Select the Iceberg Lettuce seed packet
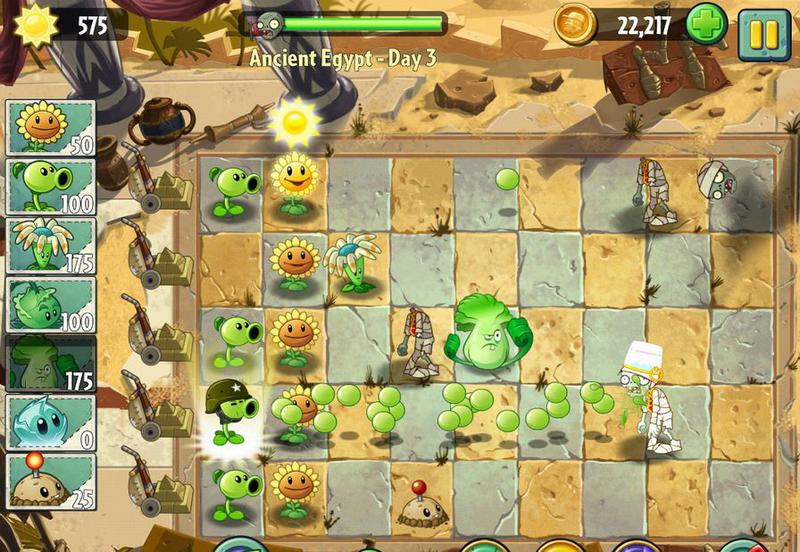This screenshot has width=800, height=552. pyautogui.click(x=52, y=421)
